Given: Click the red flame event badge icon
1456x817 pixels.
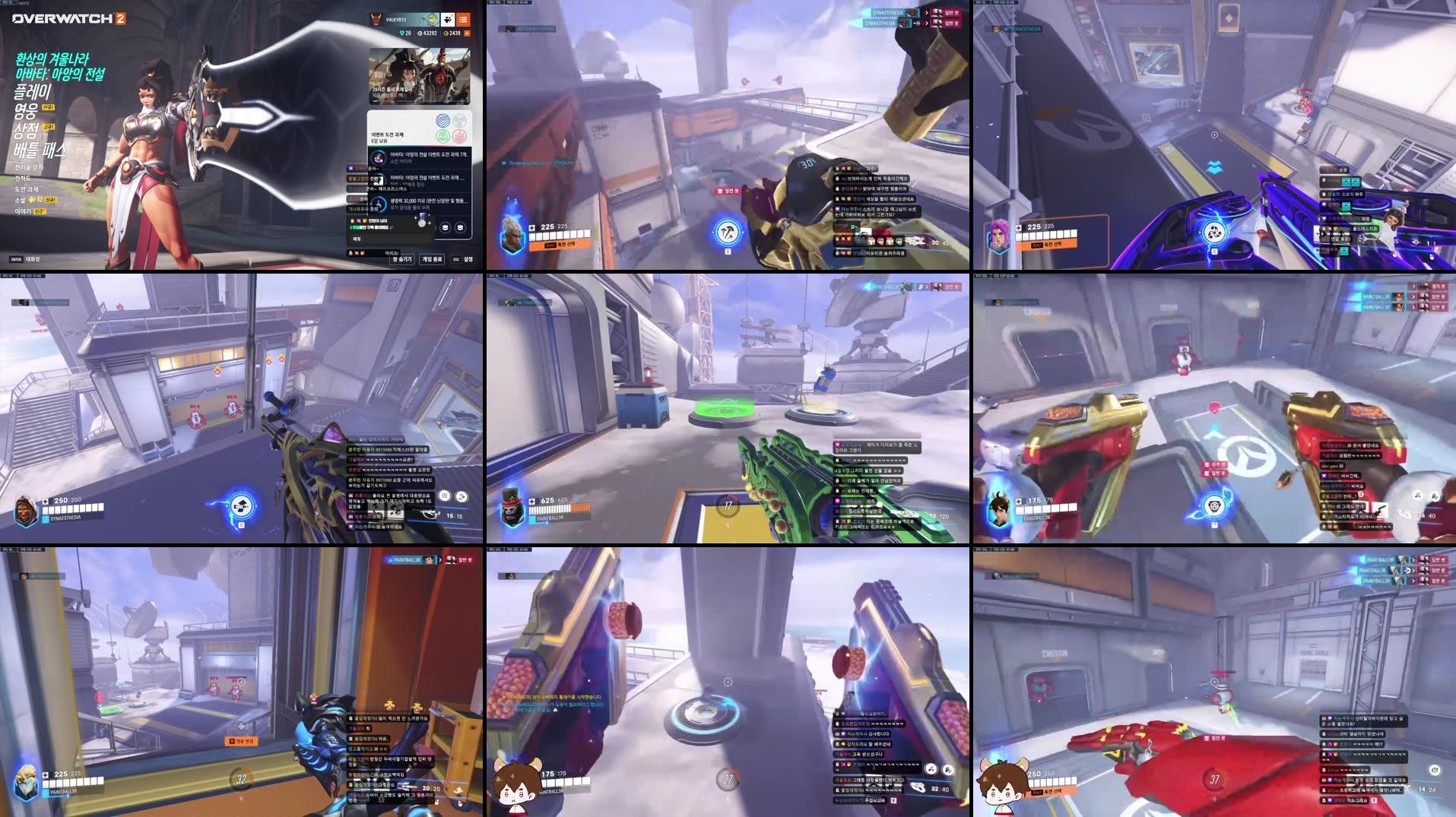Looking at the screenshot, I should 461,135.
